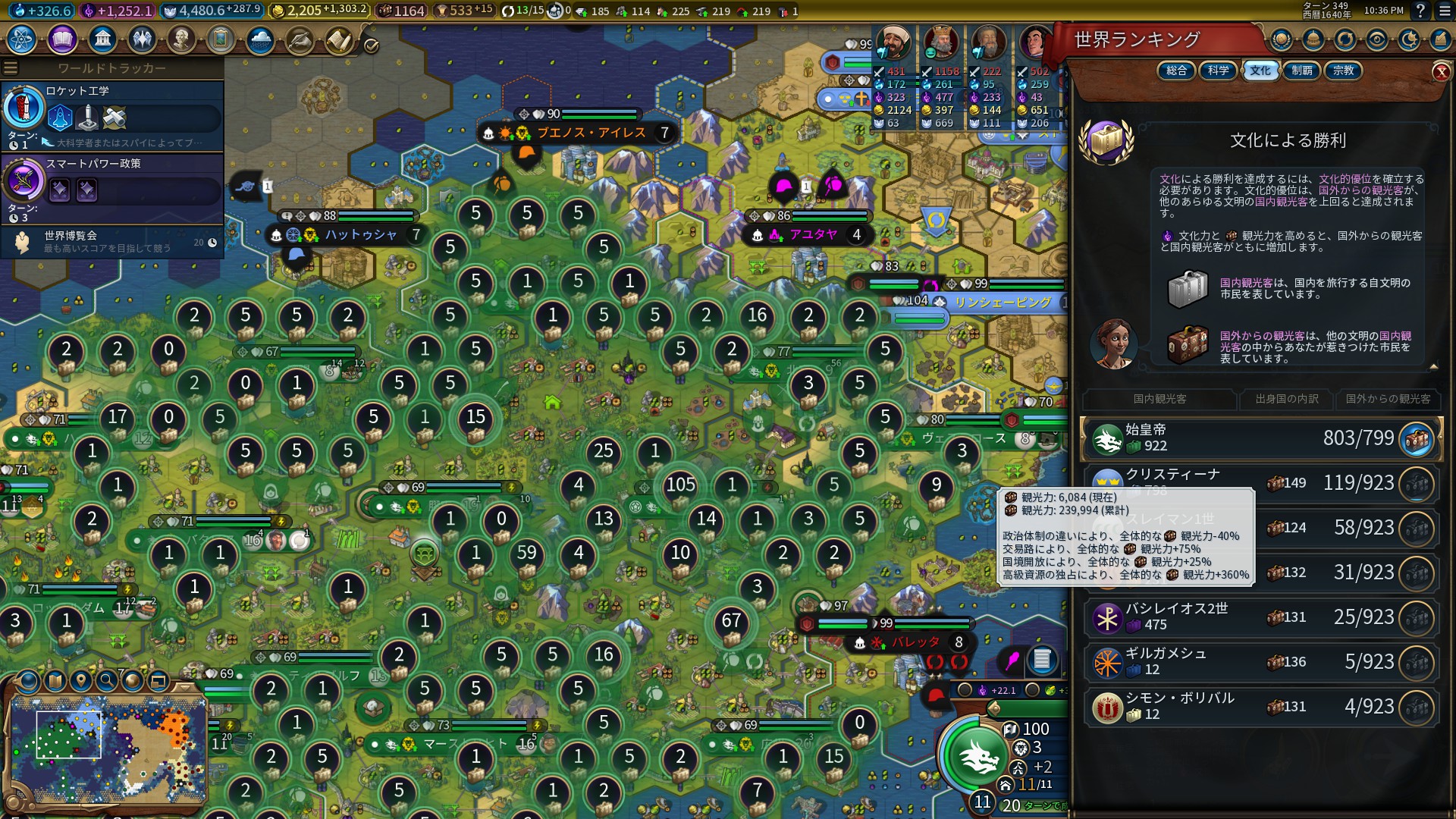Open the government building icon
Viewport: 1456px width, 819px height.
coord(102,39)
